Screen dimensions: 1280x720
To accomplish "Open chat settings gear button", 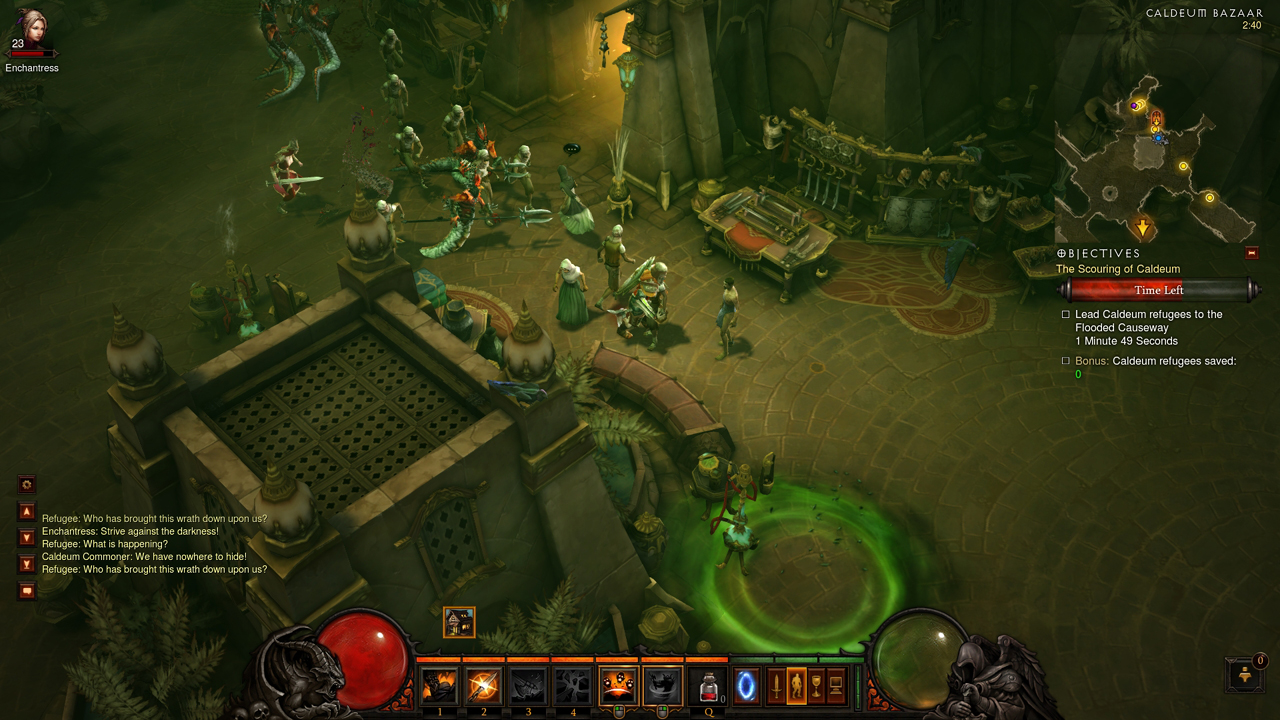I will tap(27, 485).
